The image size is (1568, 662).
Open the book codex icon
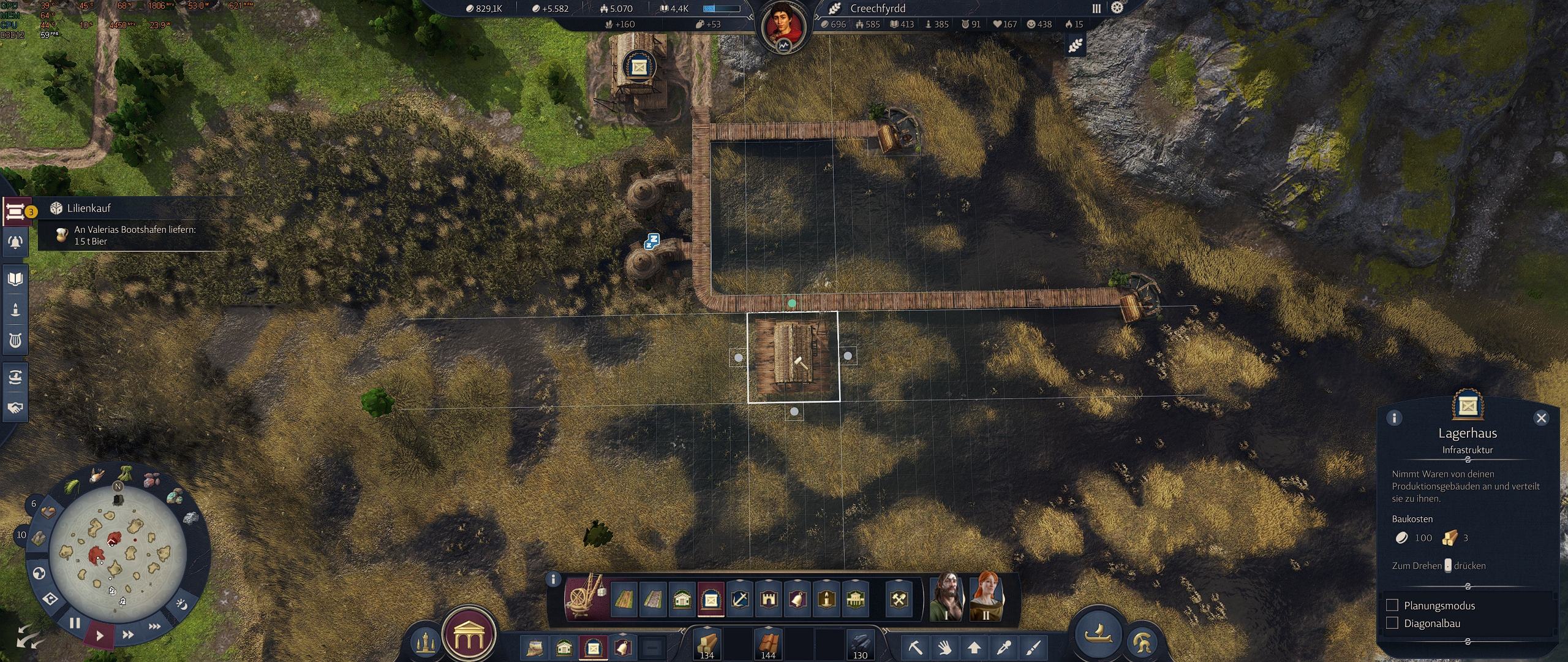(x=15, y=280)
